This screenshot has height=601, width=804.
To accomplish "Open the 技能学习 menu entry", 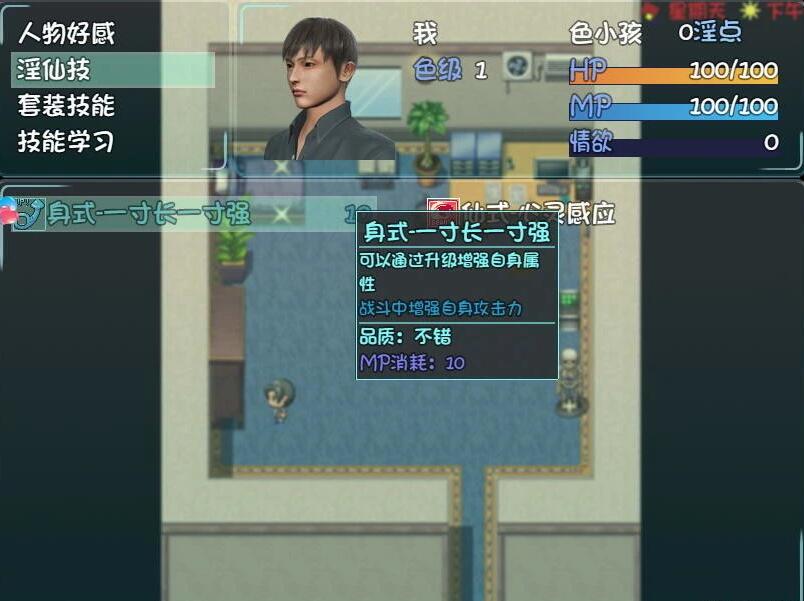I will point(66,141).
